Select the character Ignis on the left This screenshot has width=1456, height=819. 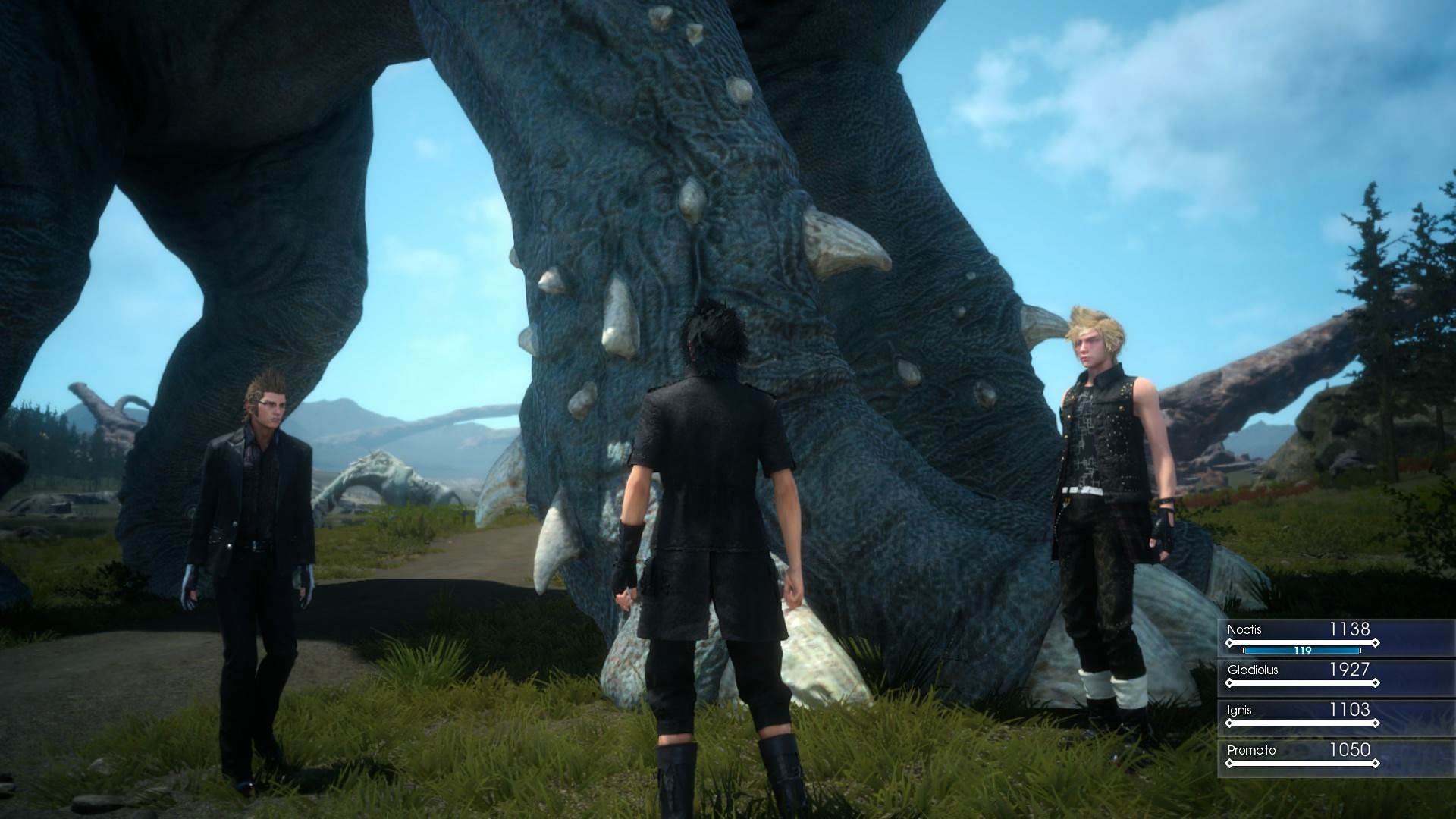[258, 516]
